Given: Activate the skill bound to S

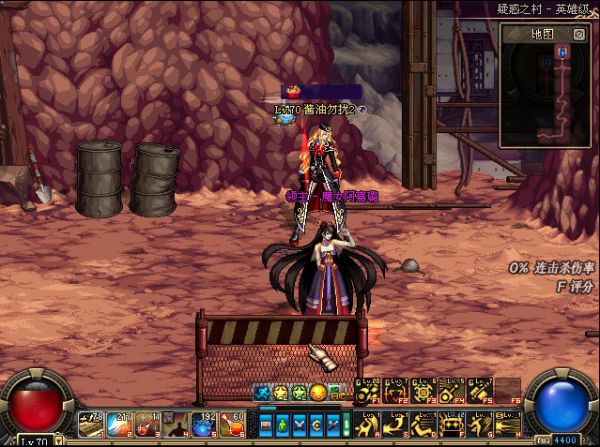Looking at the screenshot, I should click(x=396, y=423).
